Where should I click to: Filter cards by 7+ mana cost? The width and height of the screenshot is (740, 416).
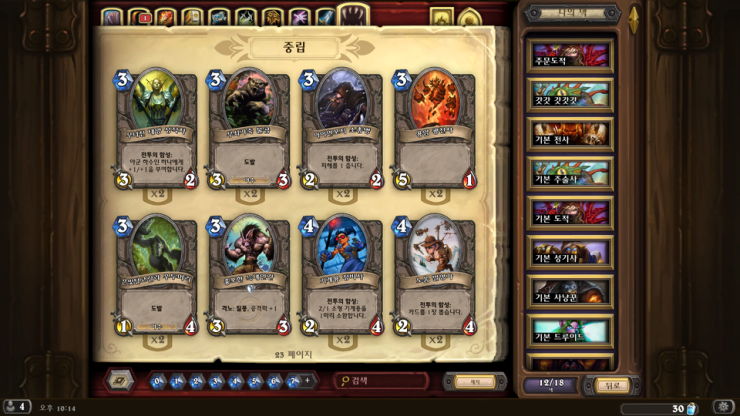[295, 381]
